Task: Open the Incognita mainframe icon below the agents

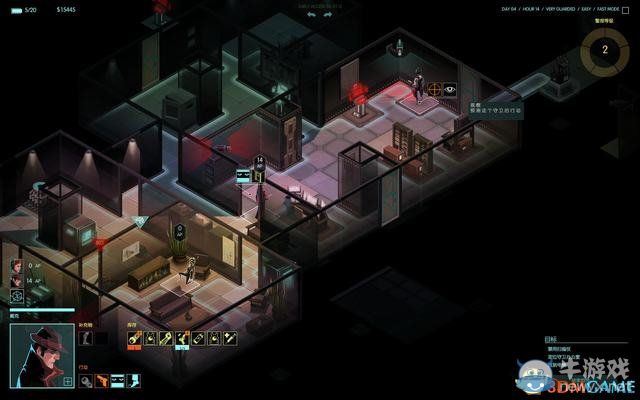Action: tap(17, 296)
